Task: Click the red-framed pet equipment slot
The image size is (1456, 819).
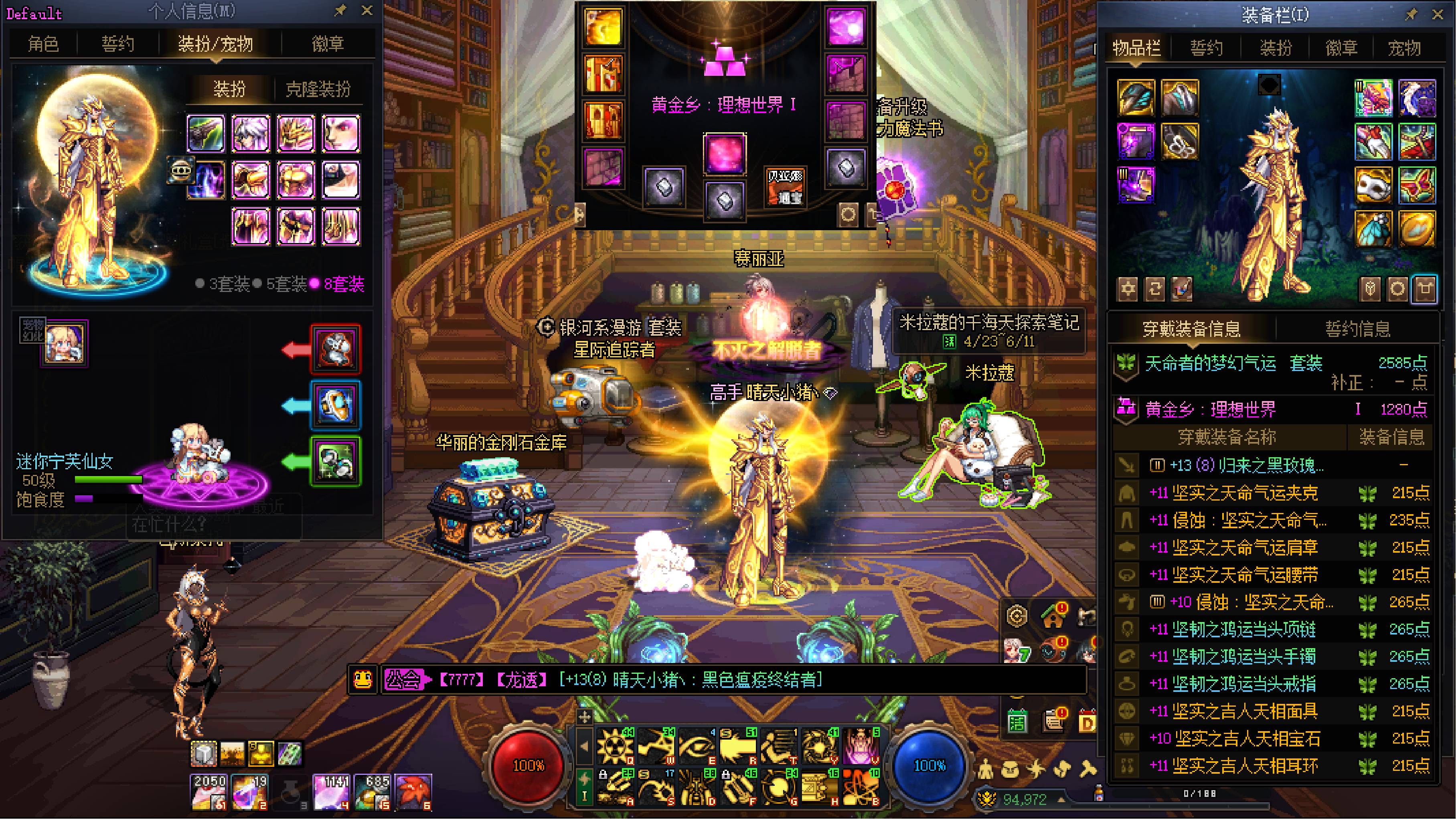Action: [x=335, y=349]
